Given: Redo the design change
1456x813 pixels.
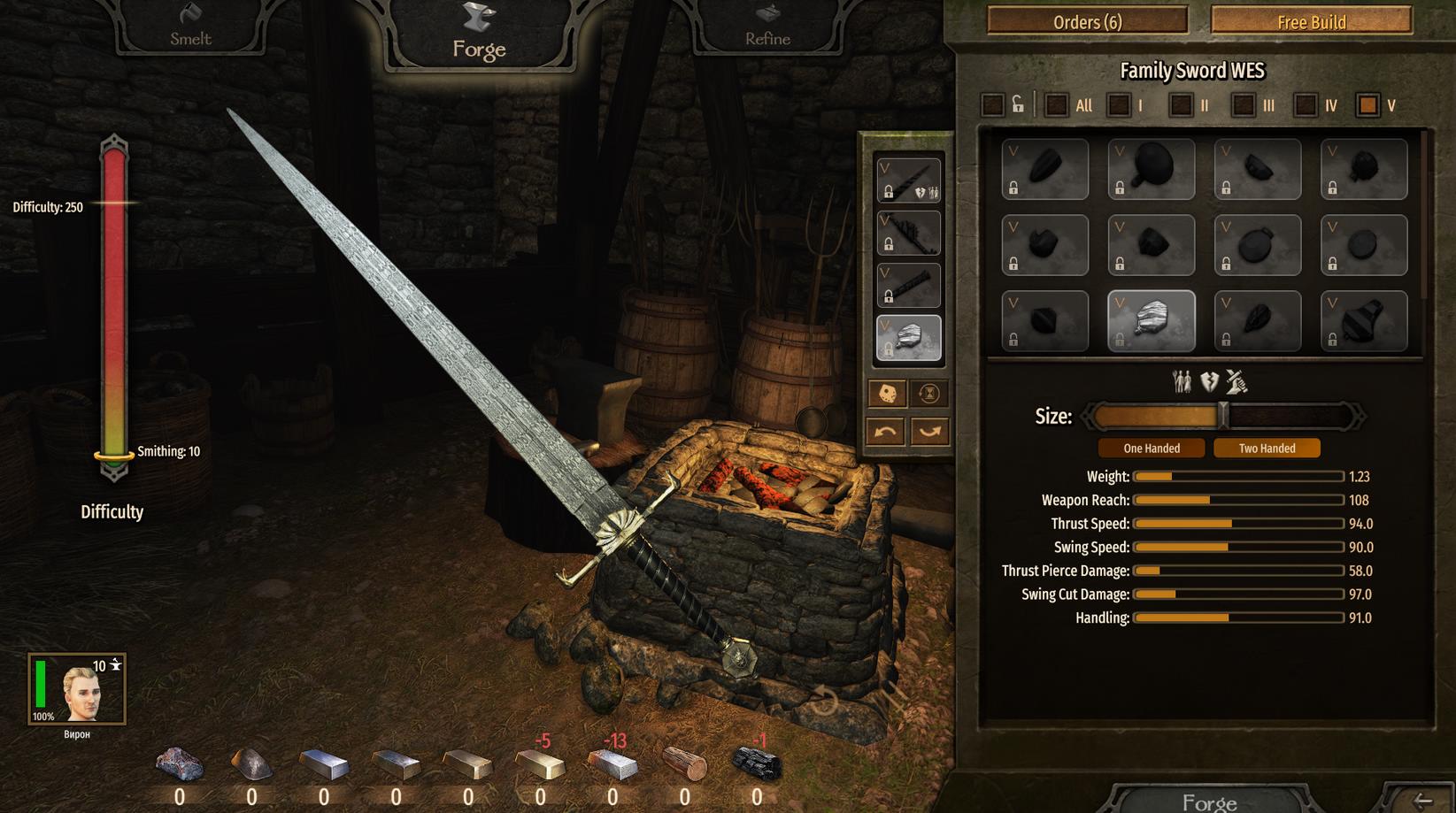Looking at the screenshot, I should coord(929,432).
